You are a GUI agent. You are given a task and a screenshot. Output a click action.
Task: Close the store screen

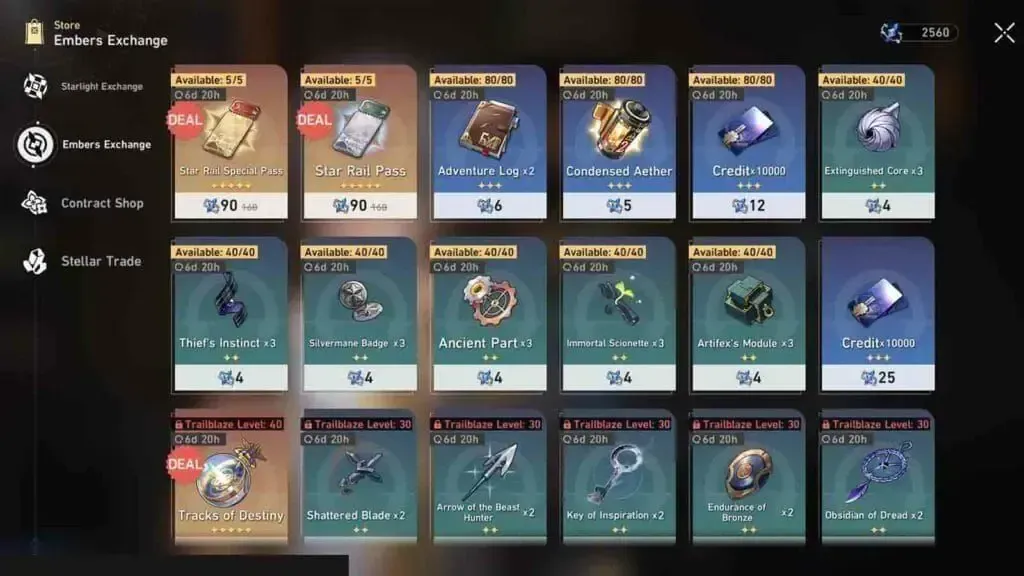(1004, 33)
